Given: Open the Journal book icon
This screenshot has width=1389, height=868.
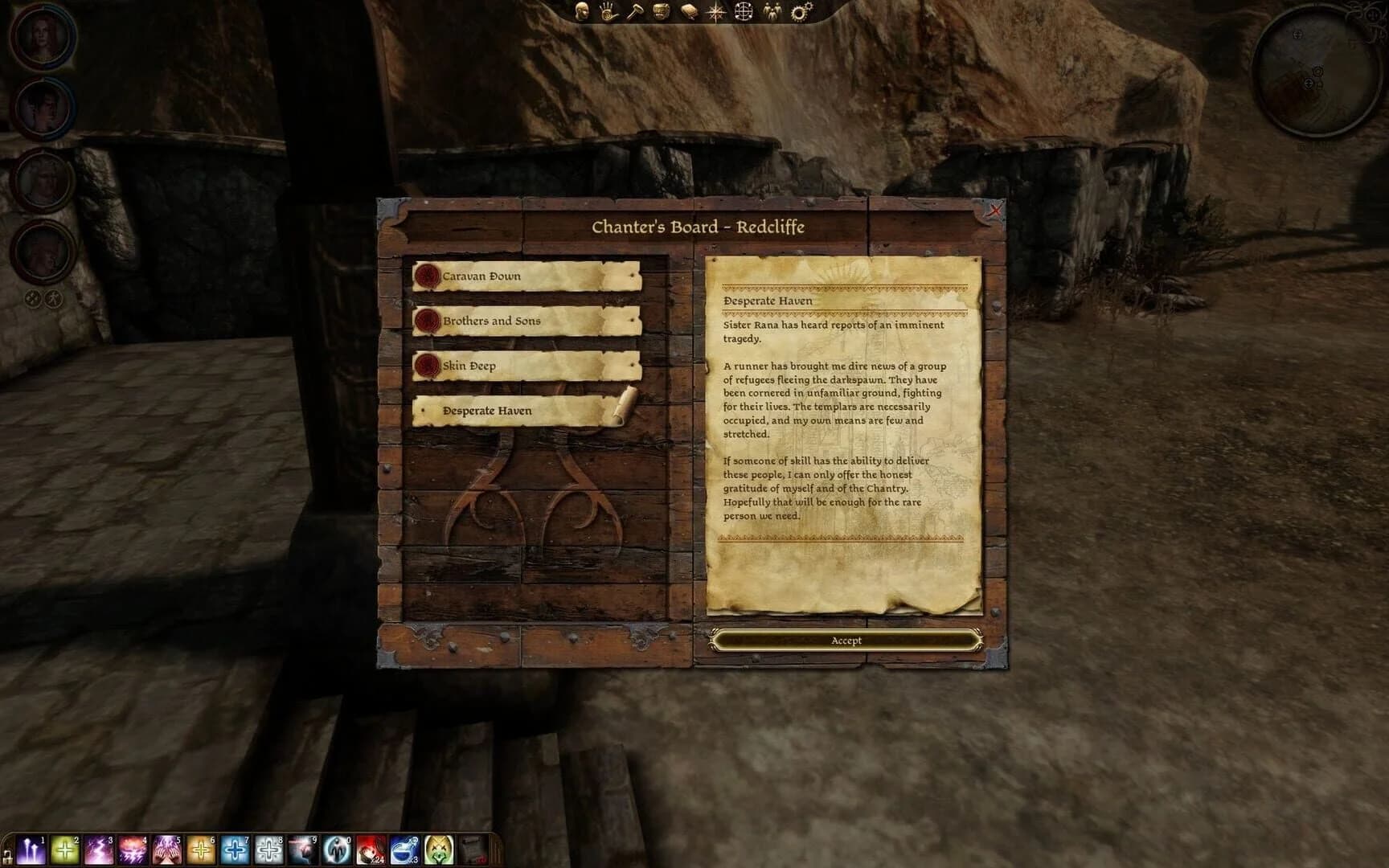Looking at the screenshot, I should 688,10.
